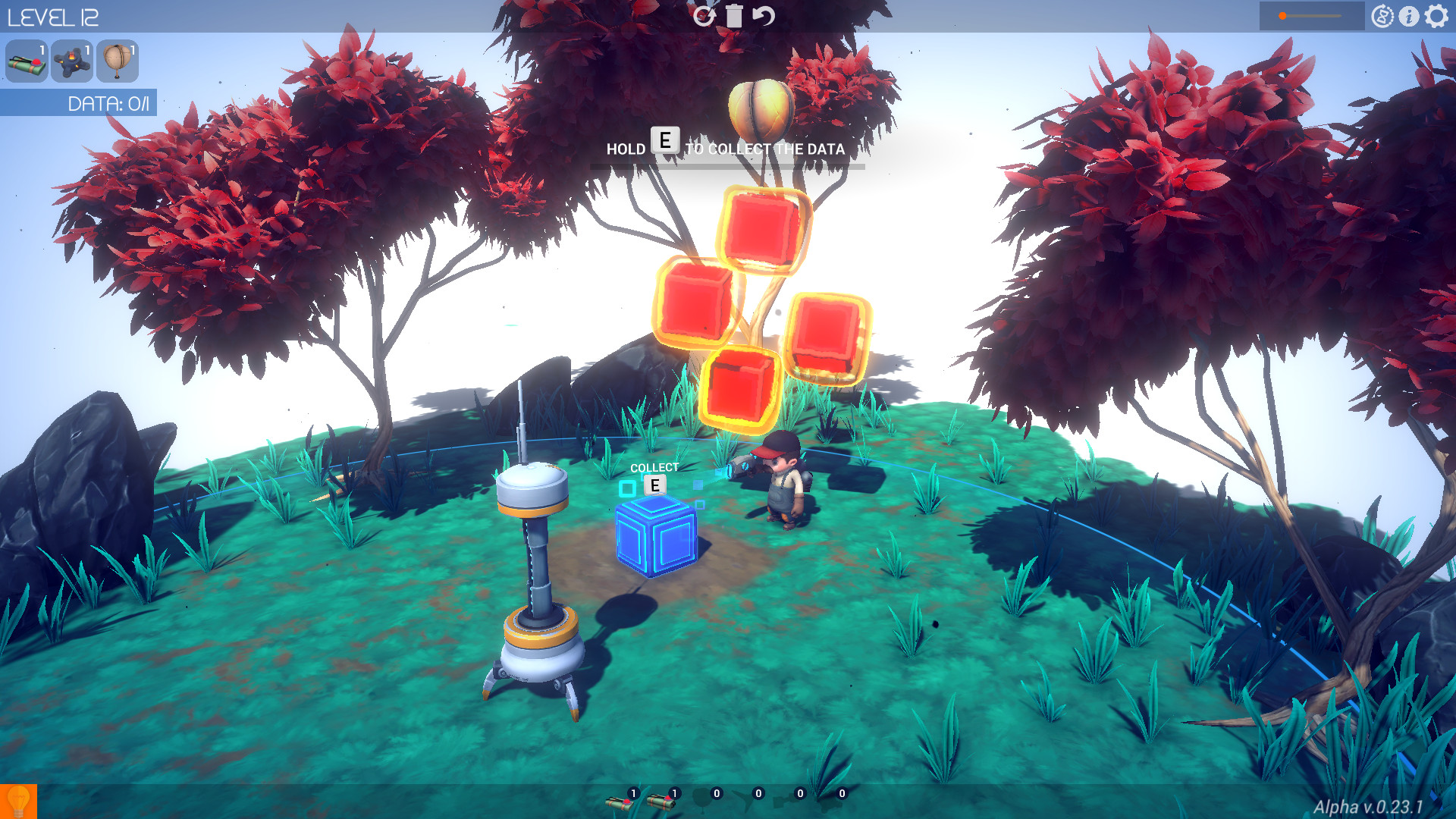Open the info panel
This screenshot has height=819, width=1456.
1409,16
